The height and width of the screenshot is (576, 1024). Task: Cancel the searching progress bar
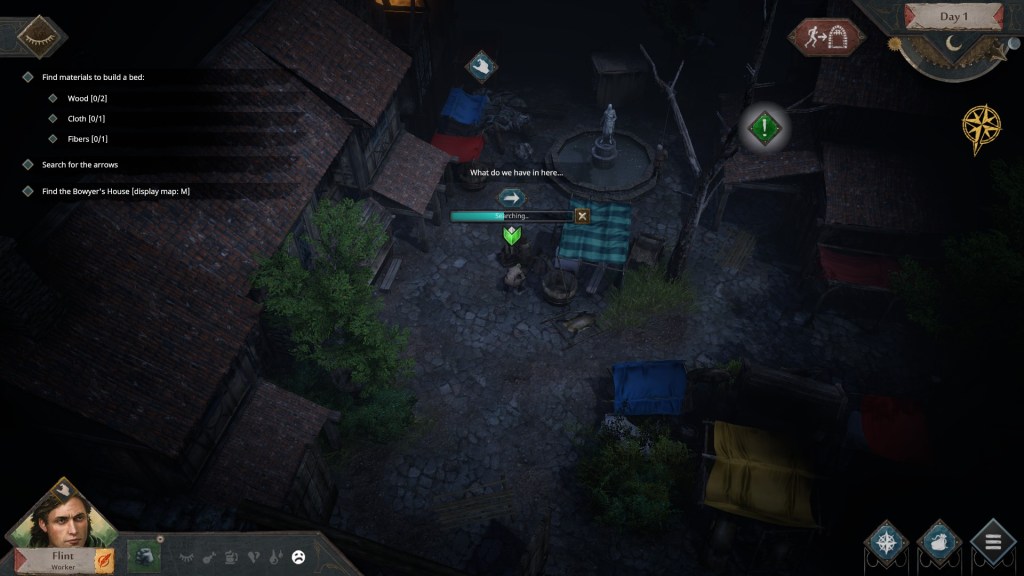point(582,216)
